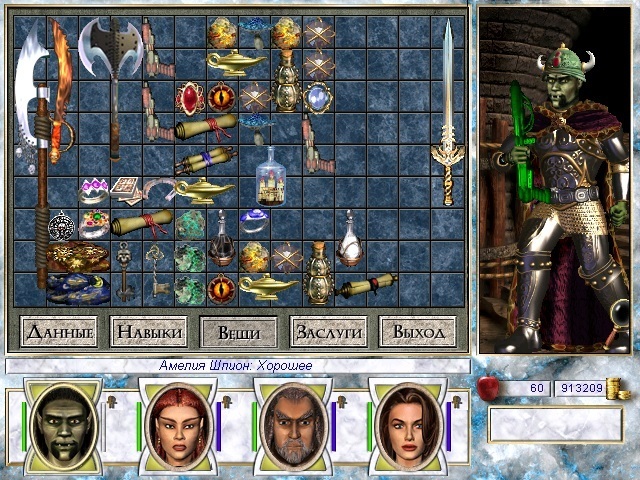Pick up the purple-jeweled crown
This screenshot has height=480, width=640.
(x=93, y=188)
